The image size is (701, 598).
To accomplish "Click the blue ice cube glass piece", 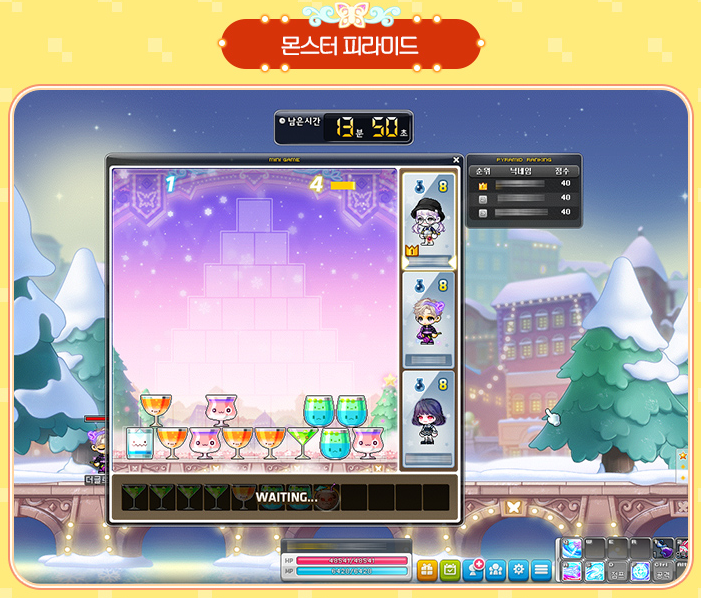I will click(139, 440).
